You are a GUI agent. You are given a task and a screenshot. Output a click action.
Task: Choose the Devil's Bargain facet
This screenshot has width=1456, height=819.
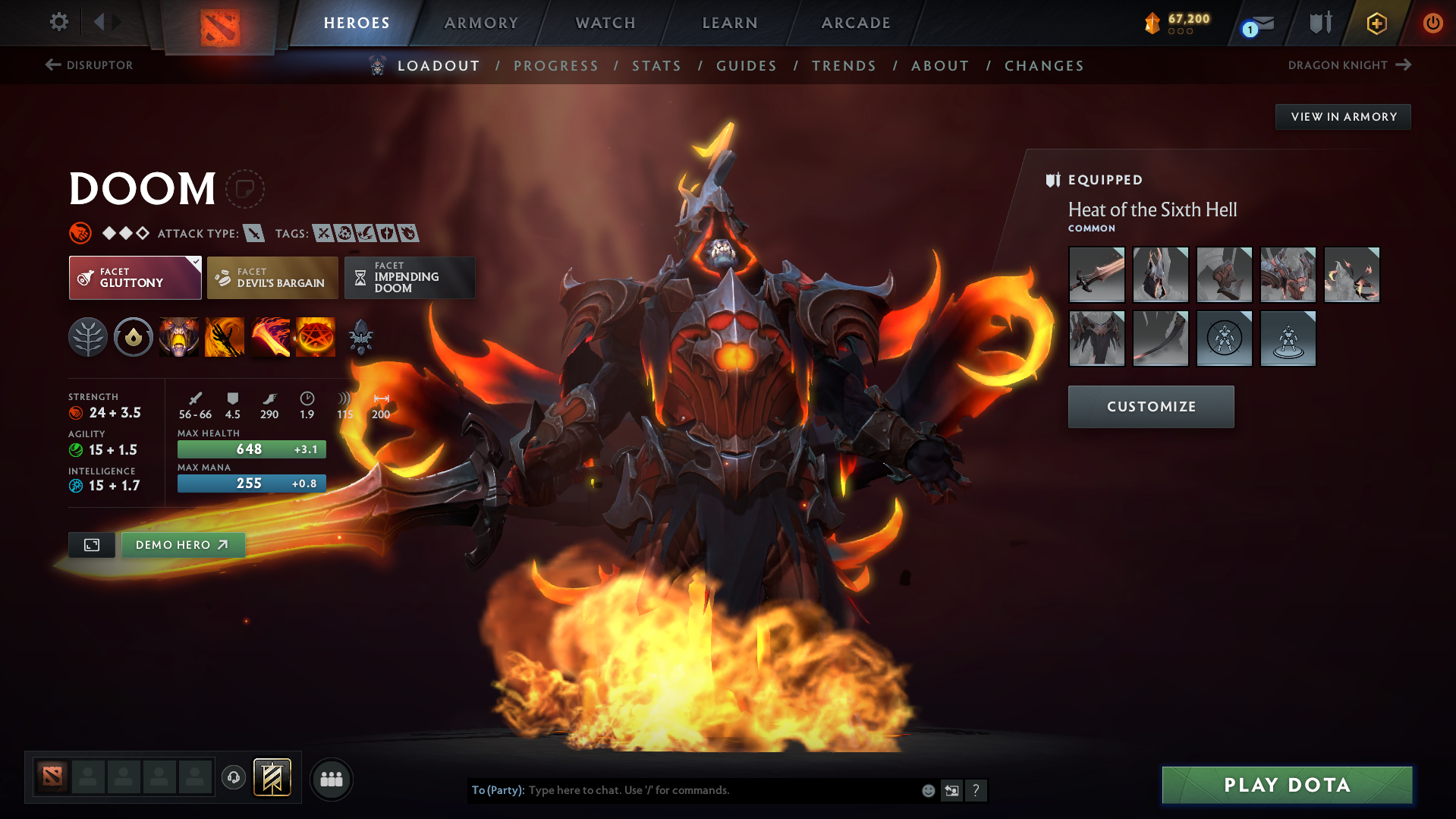coord(272,278)
